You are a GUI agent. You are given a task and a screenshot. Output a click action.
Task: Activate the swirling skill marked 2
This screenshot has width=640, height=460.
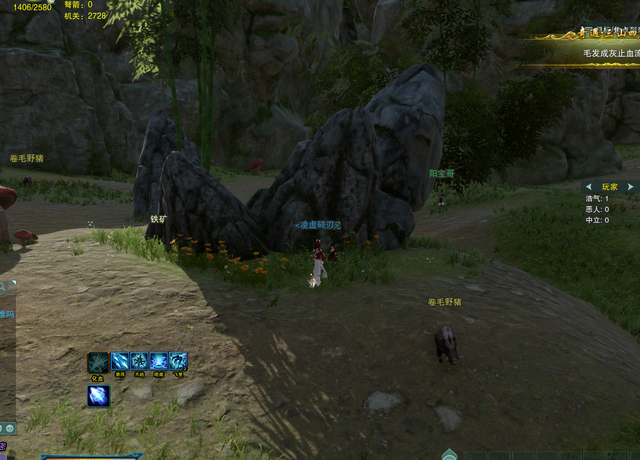click(179, 362)
